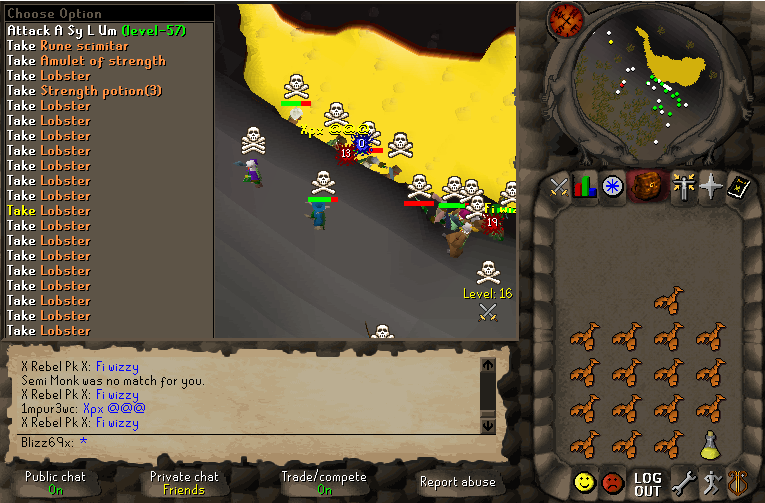The width and height of the screenshot is (765, 503).
Task: Select Take Amulet of strength option
Action: [x=86, y=61]
